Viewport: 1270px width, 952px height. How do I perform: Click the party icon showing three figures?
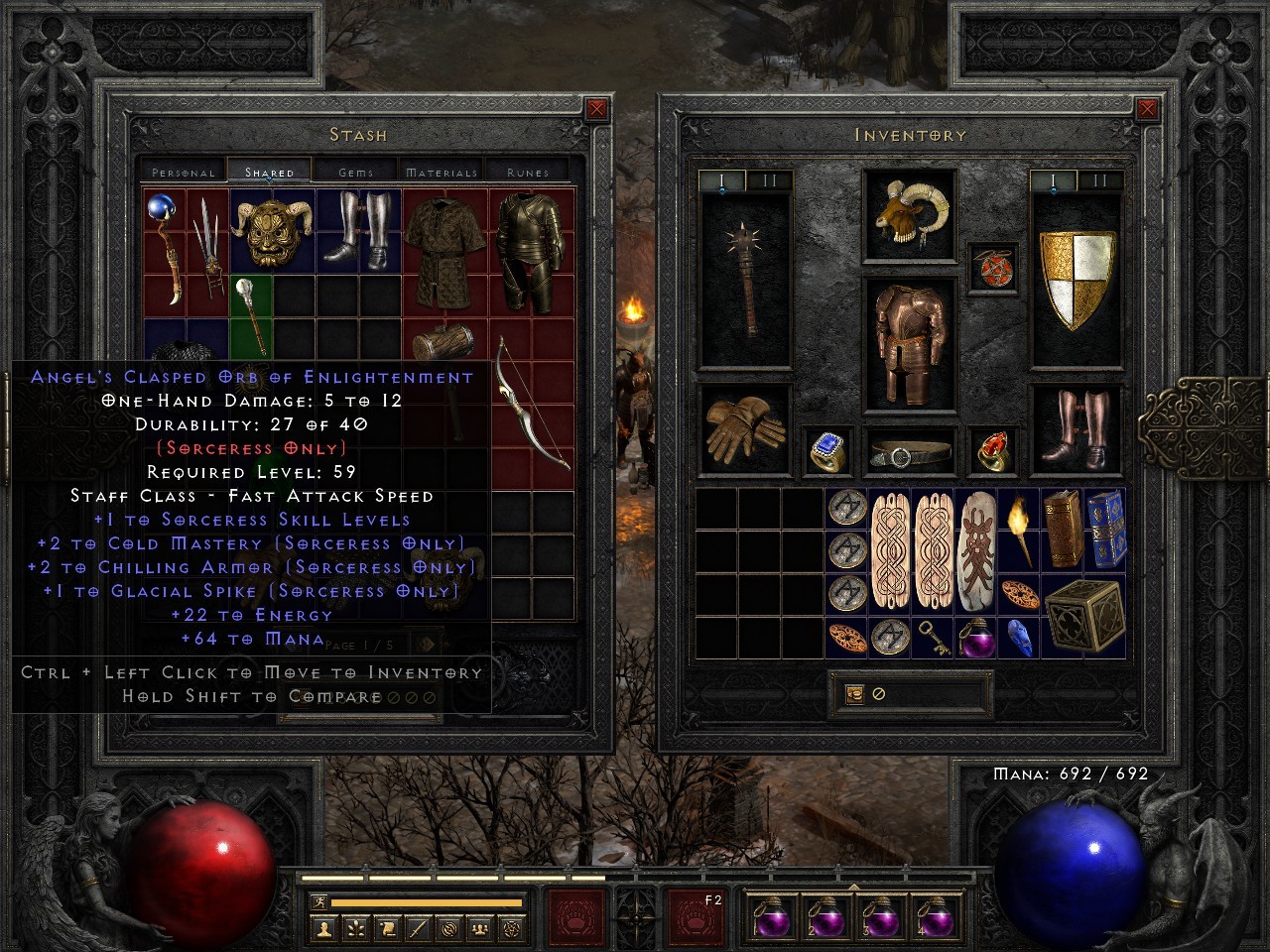pos(478,930)
